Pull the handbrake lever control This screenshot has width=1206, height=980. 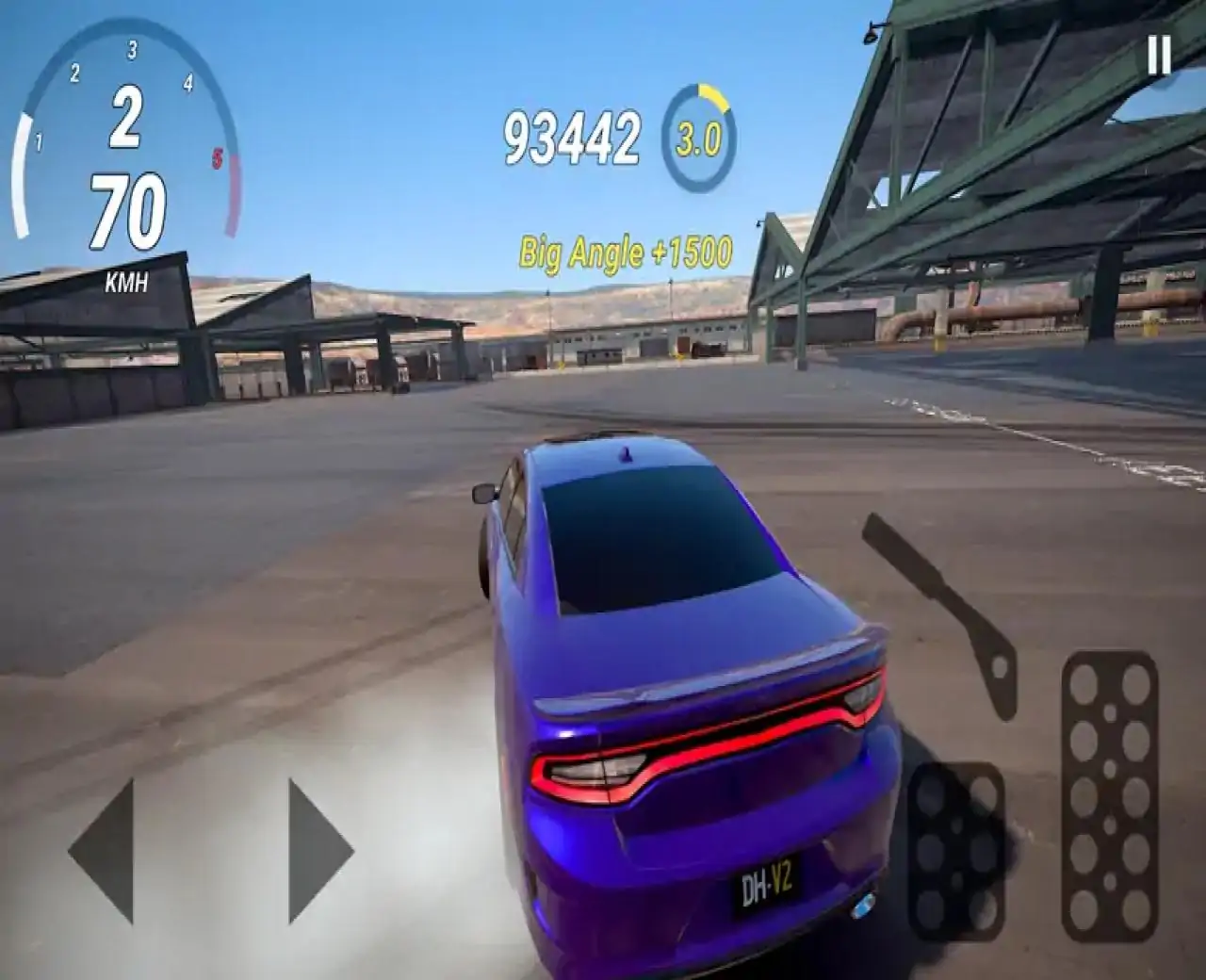[945, 612]
